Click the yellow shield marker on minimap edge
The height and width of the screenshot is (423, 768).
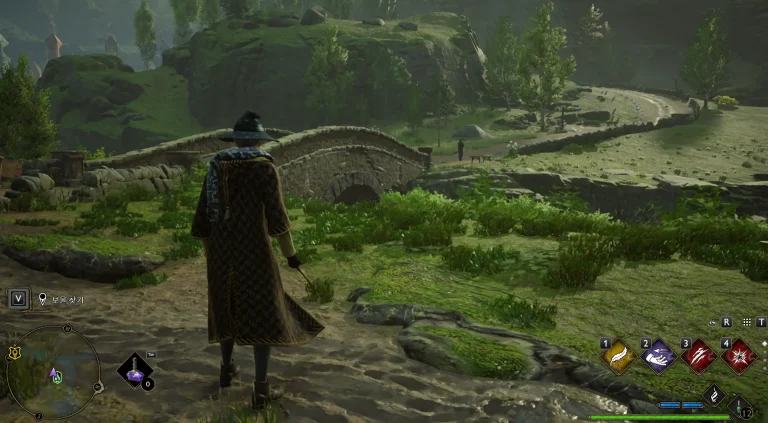tap(14, 353)
